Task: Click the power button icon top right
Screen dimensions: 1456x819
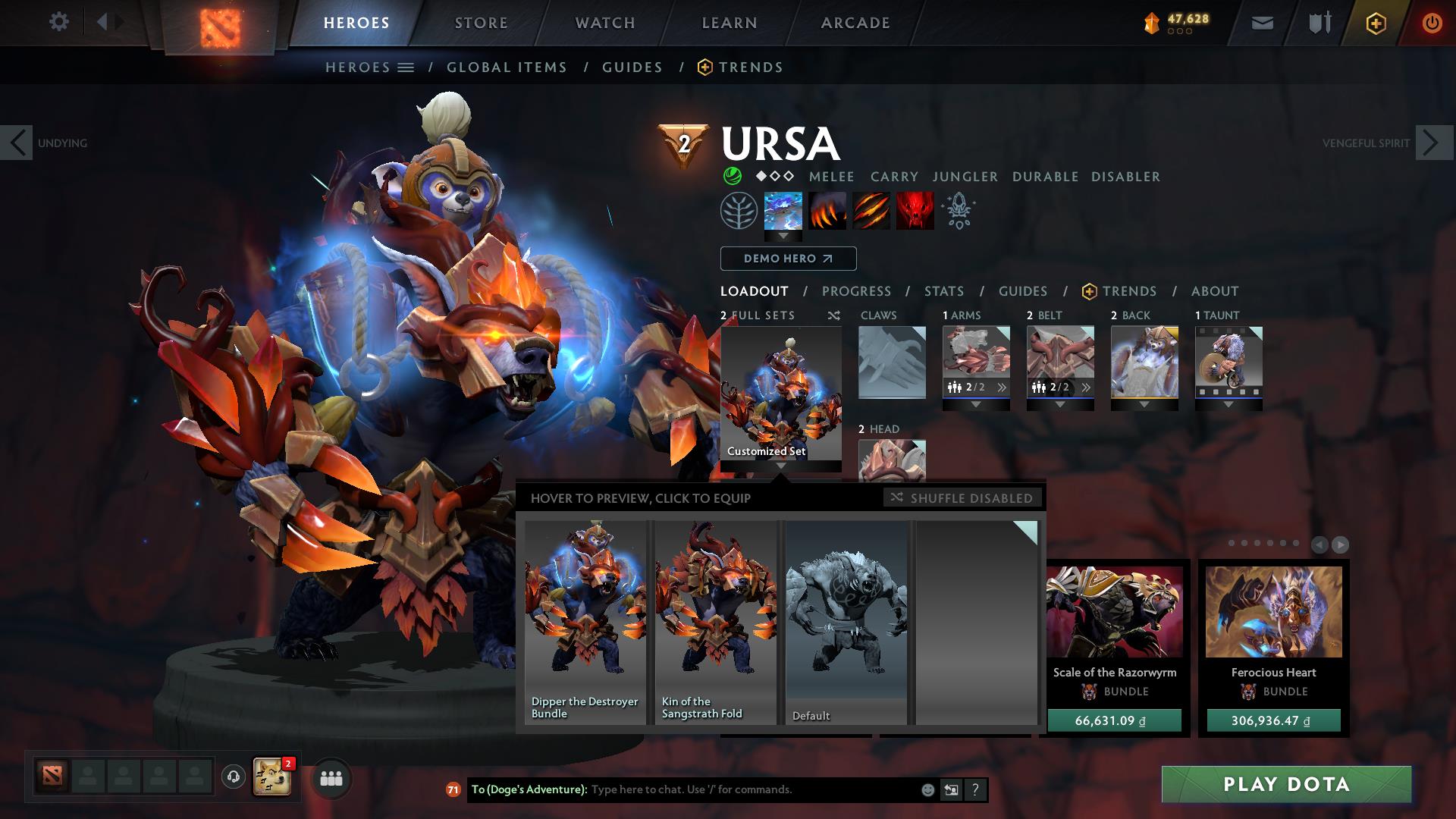Action: point(1432,23)
